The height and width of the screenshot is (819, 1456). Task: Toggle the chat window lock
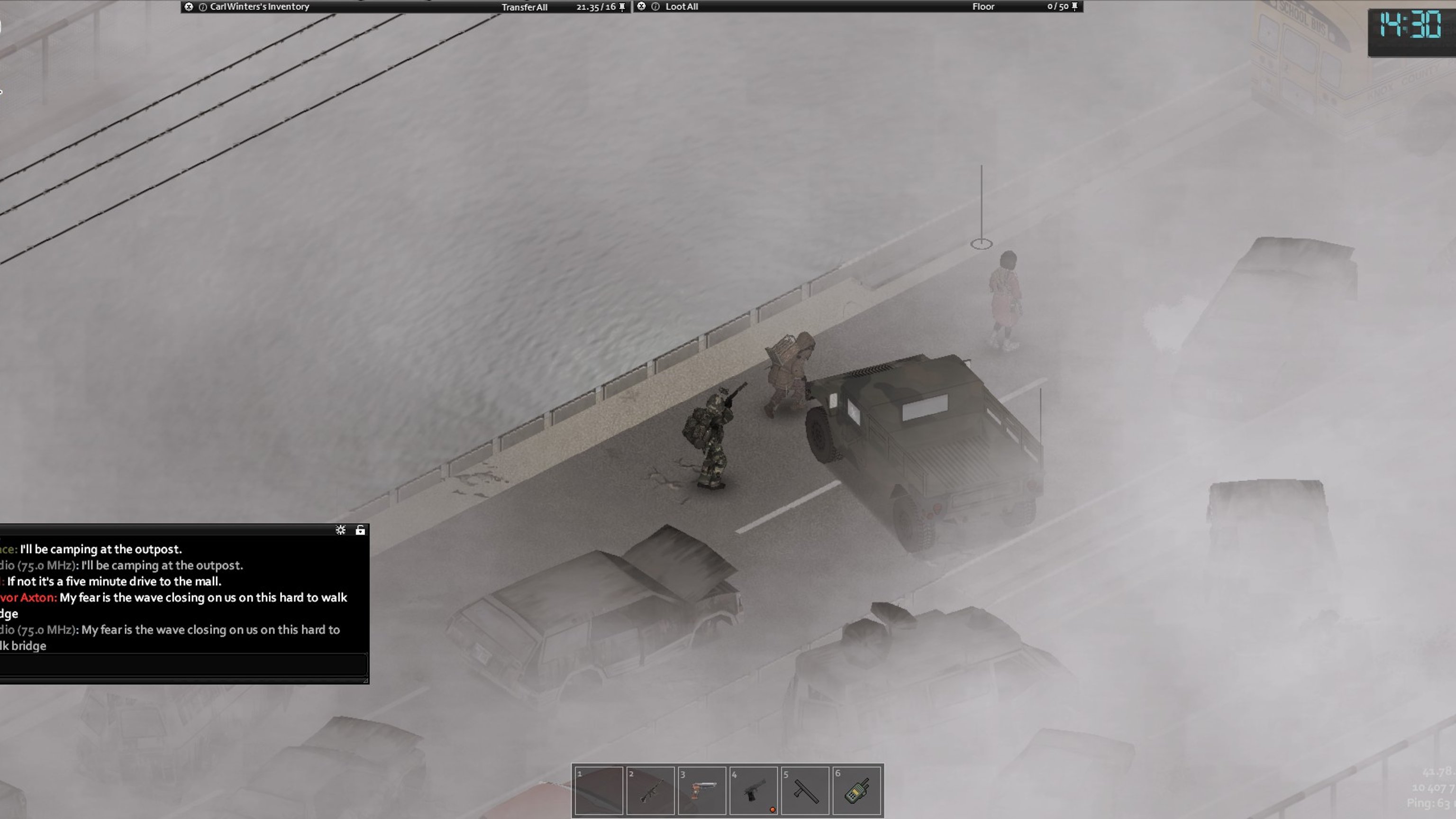(x=360, y=530)
